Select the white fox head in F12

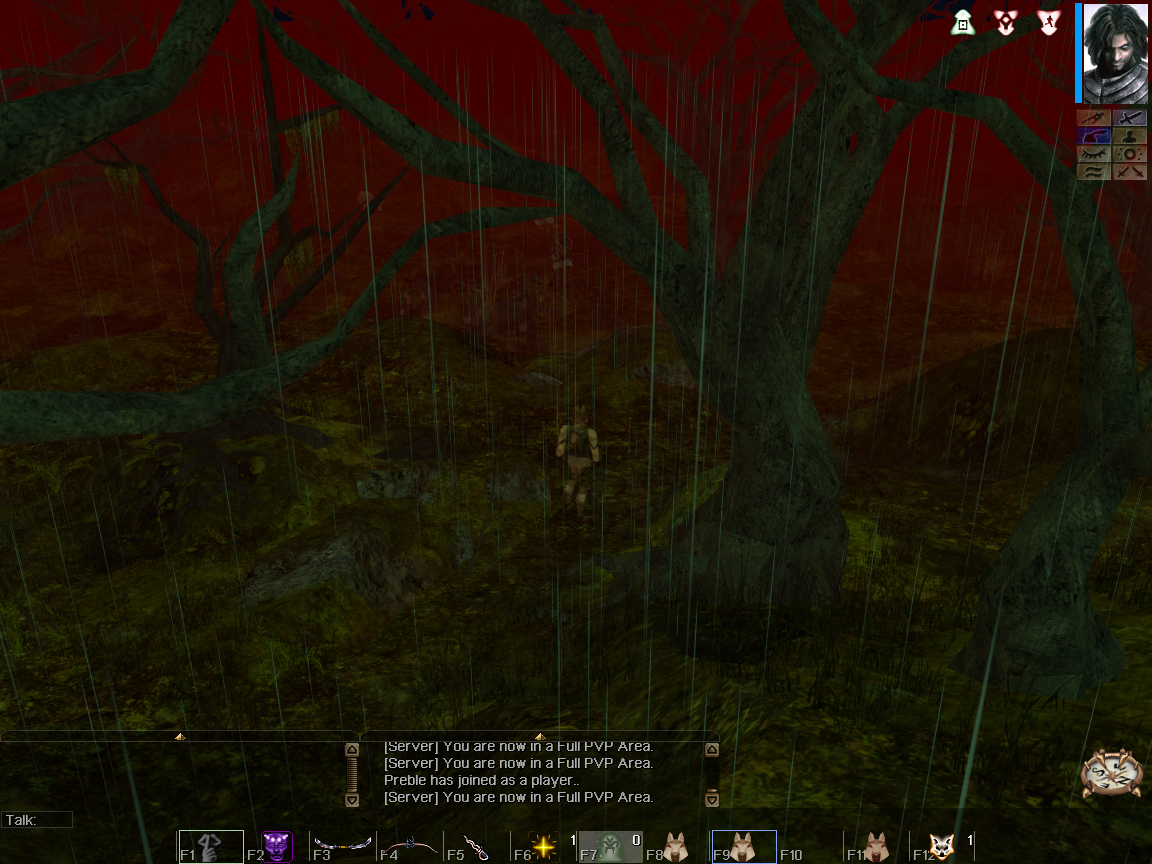click(943, 847)
